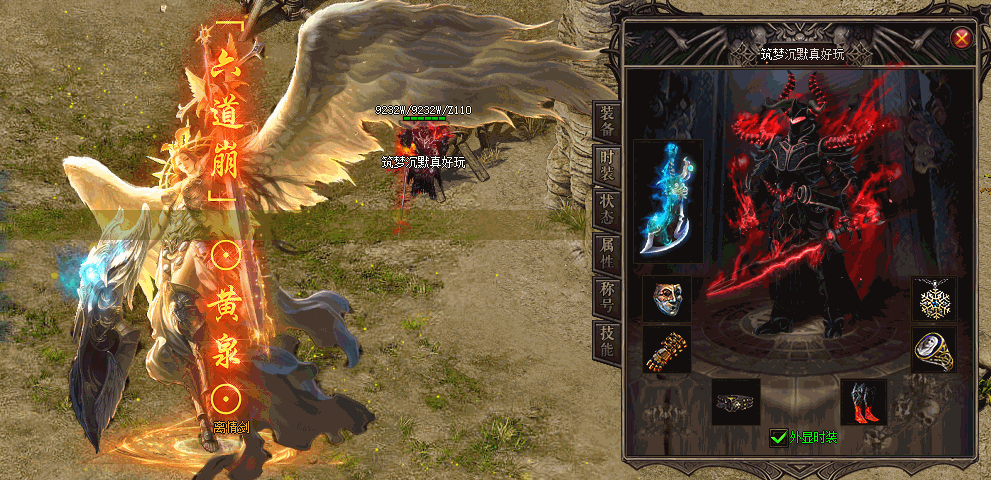991x480 pixels.
Task: Show the 状态 status tab
Action: pos(607,208)
